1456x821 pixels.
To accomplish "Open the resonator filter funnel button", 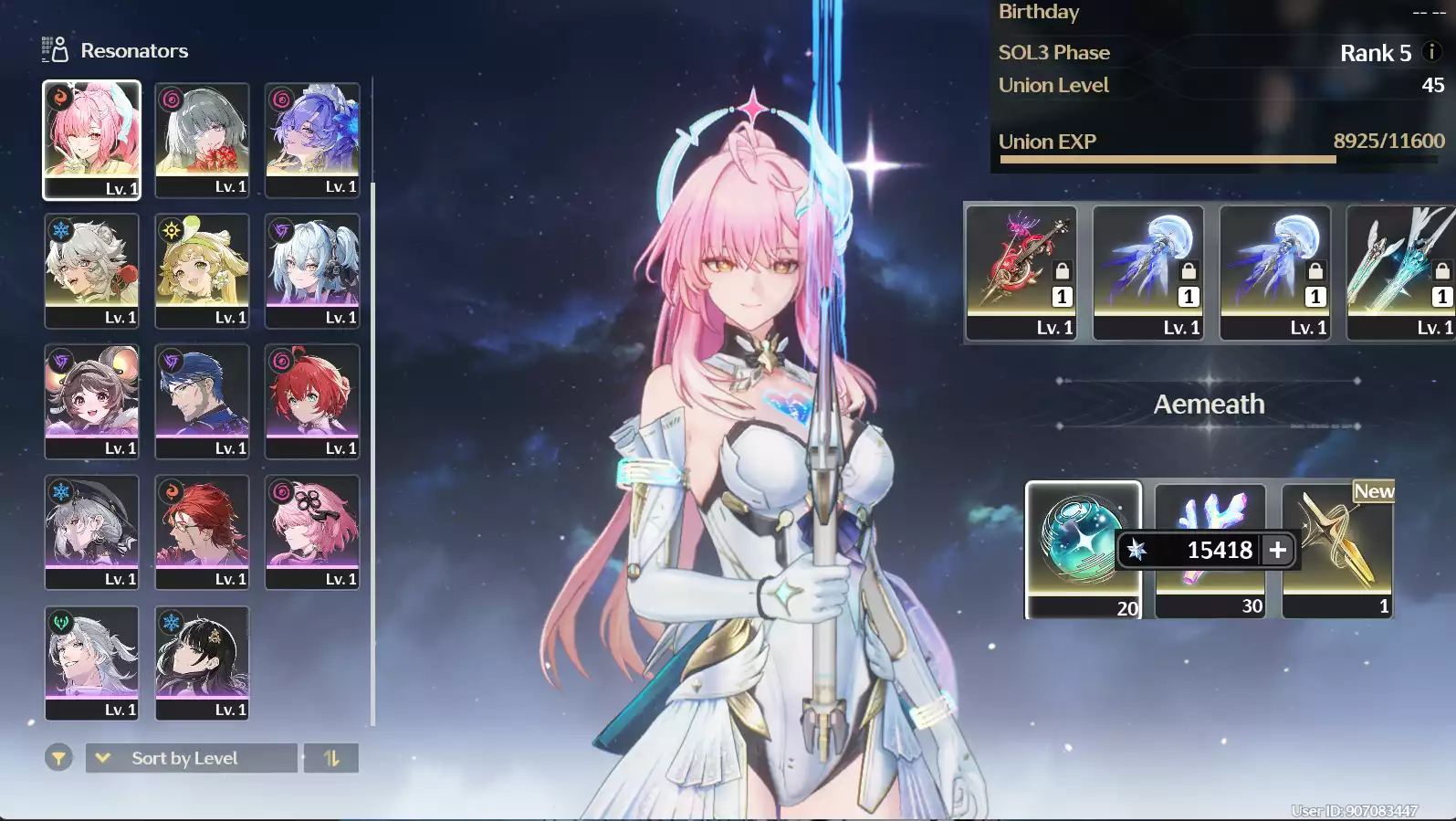I will pos(58,758).
